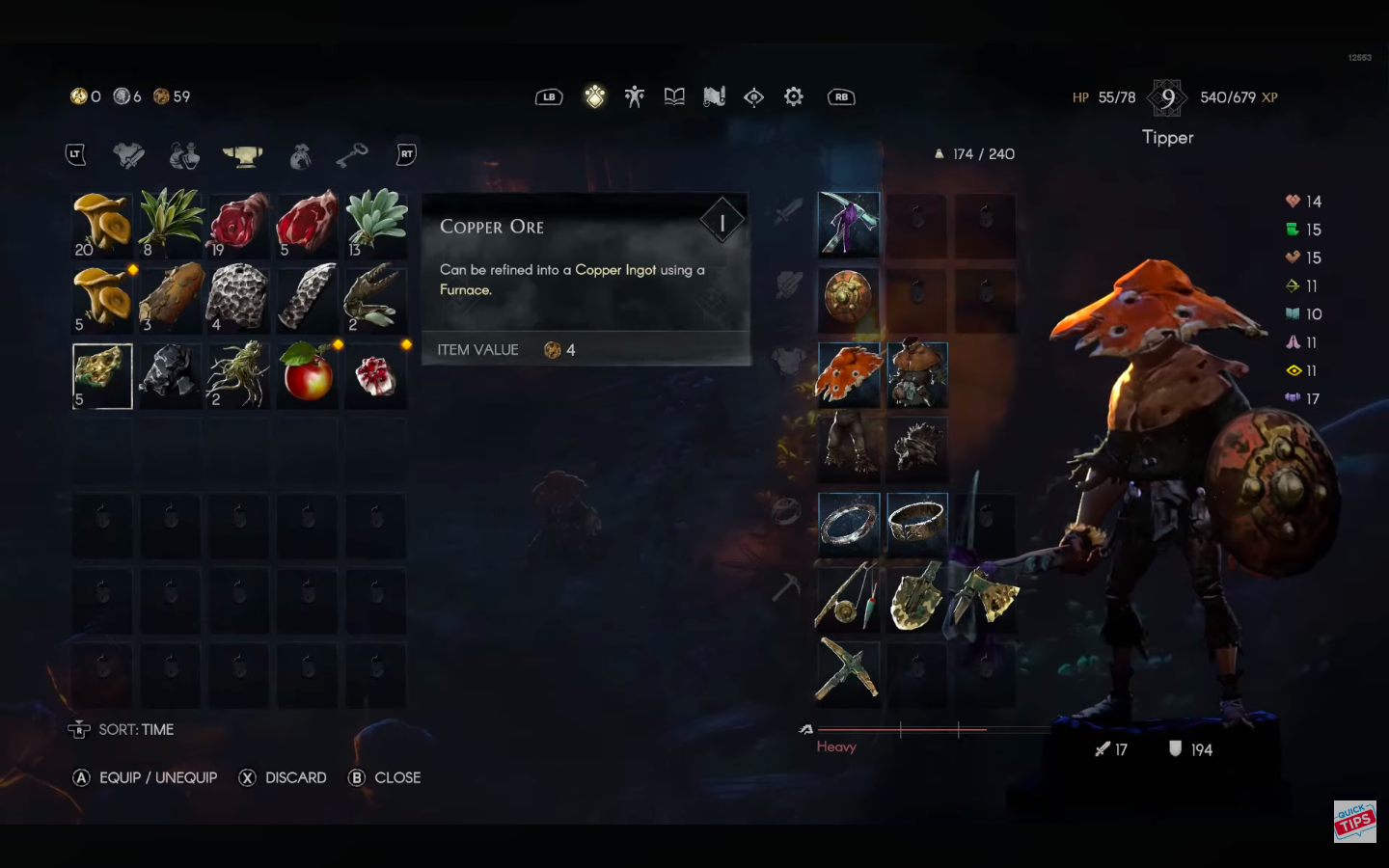Click the CLOSE button

pyautogui.click(x=385, y=777)
